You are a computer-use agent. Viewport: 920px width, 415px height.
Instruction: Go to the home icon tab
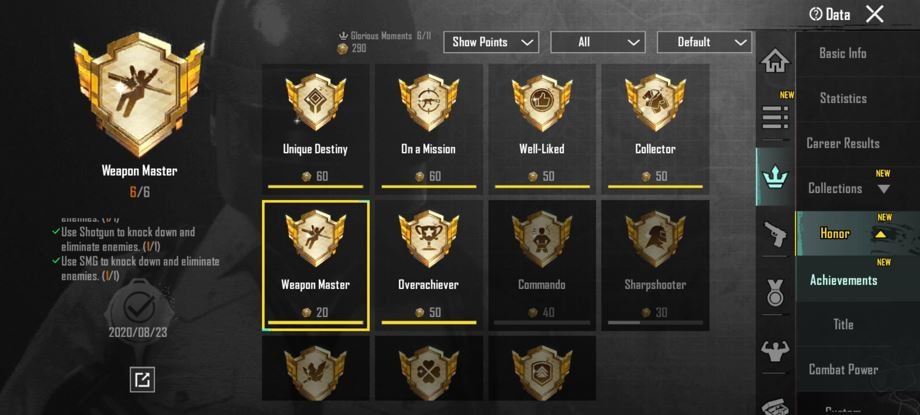775,61
